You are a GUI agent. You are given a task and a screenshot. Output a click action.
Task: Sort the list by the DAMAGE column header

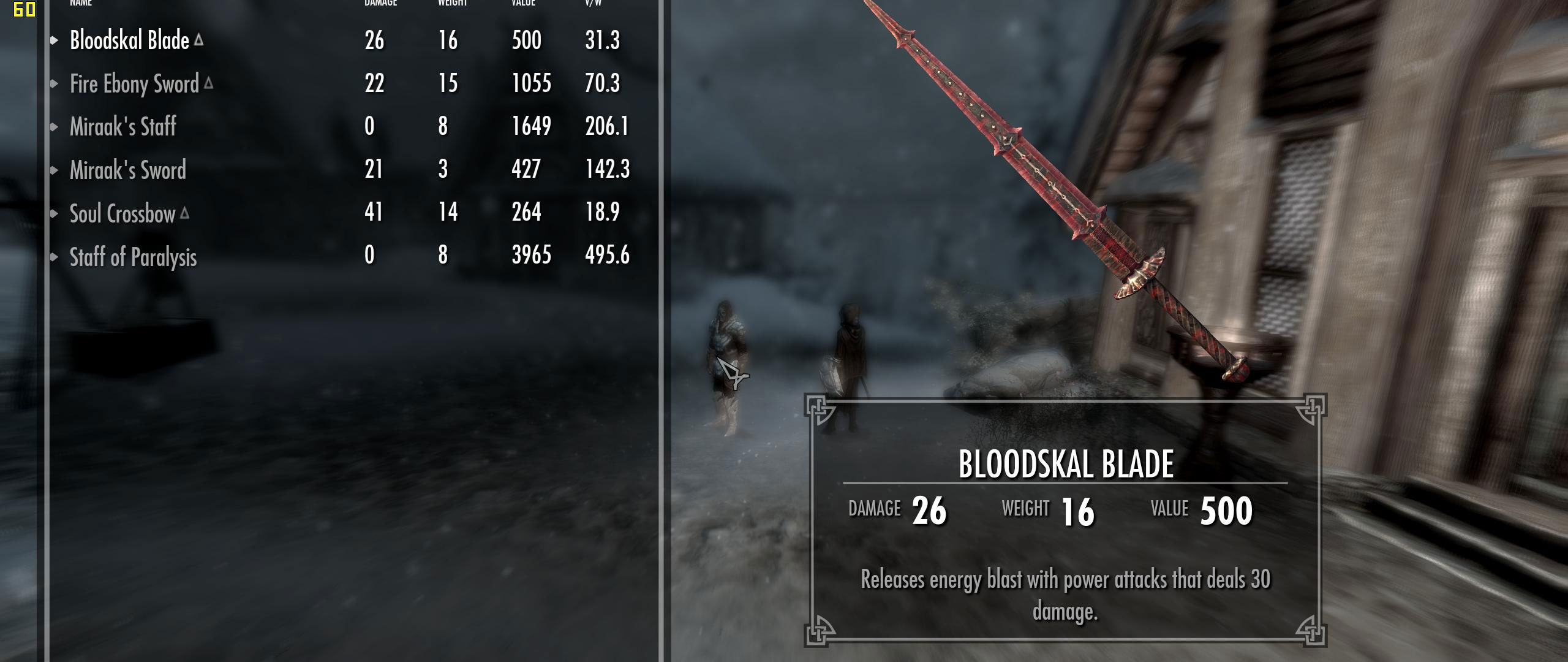click(380, 3)
